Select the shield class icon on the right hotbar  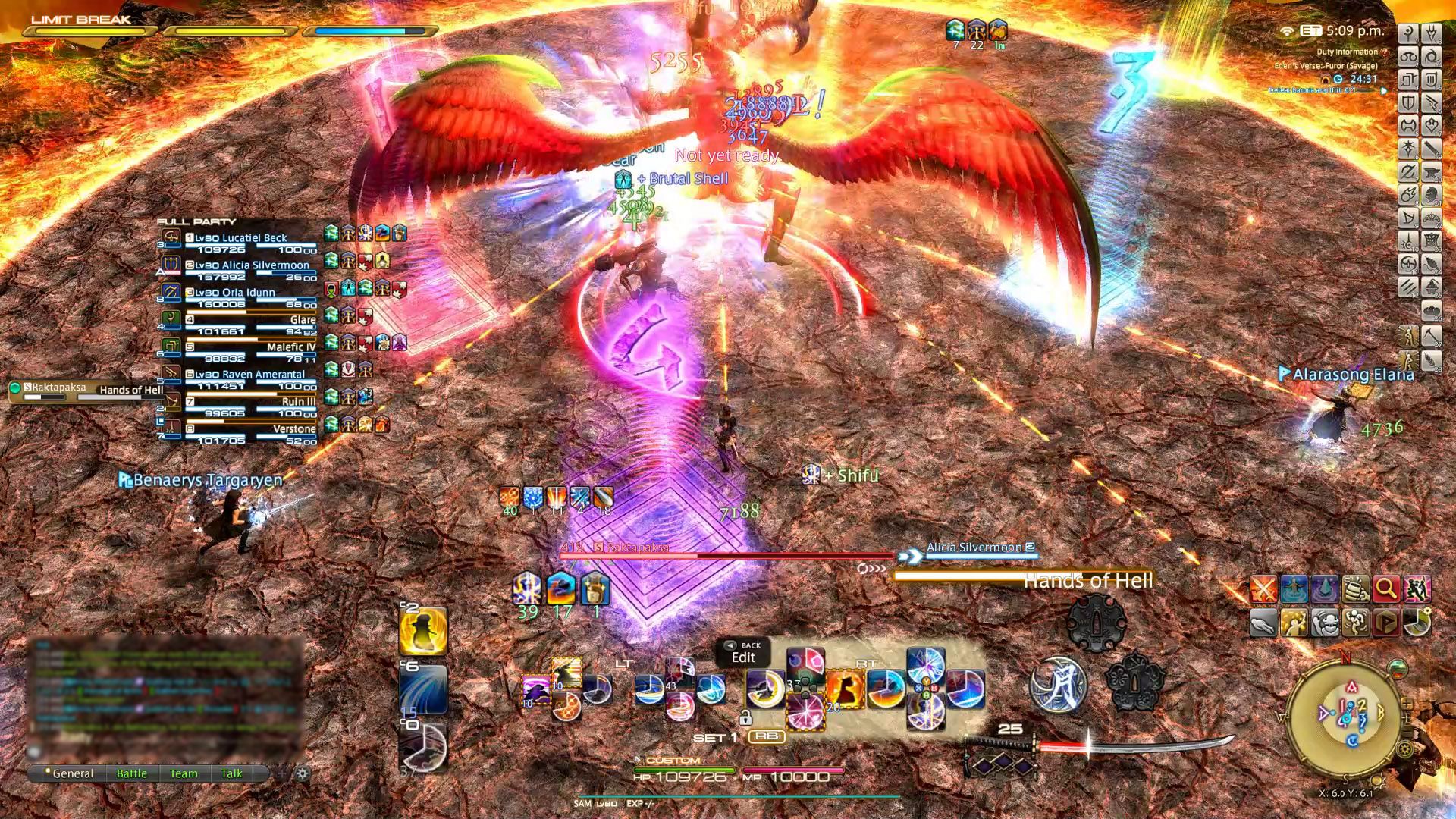pyautogui.click(x=1408, y=102)
